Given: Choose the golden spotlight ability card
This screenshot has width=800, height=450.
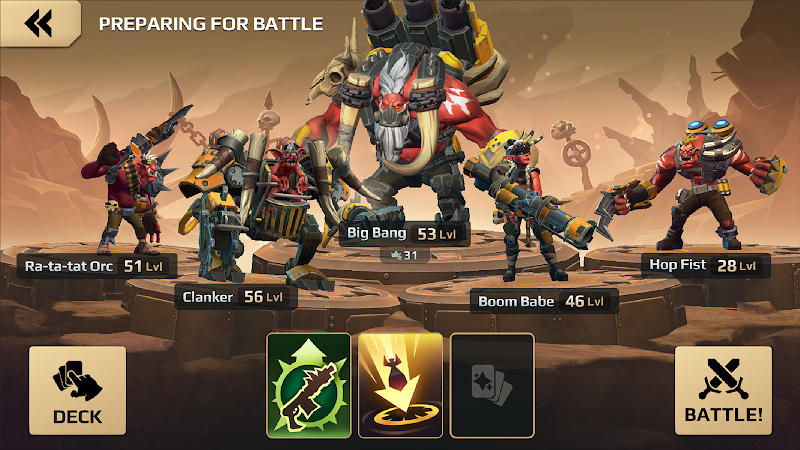Looking at the screenshot, I should (400, 385).
